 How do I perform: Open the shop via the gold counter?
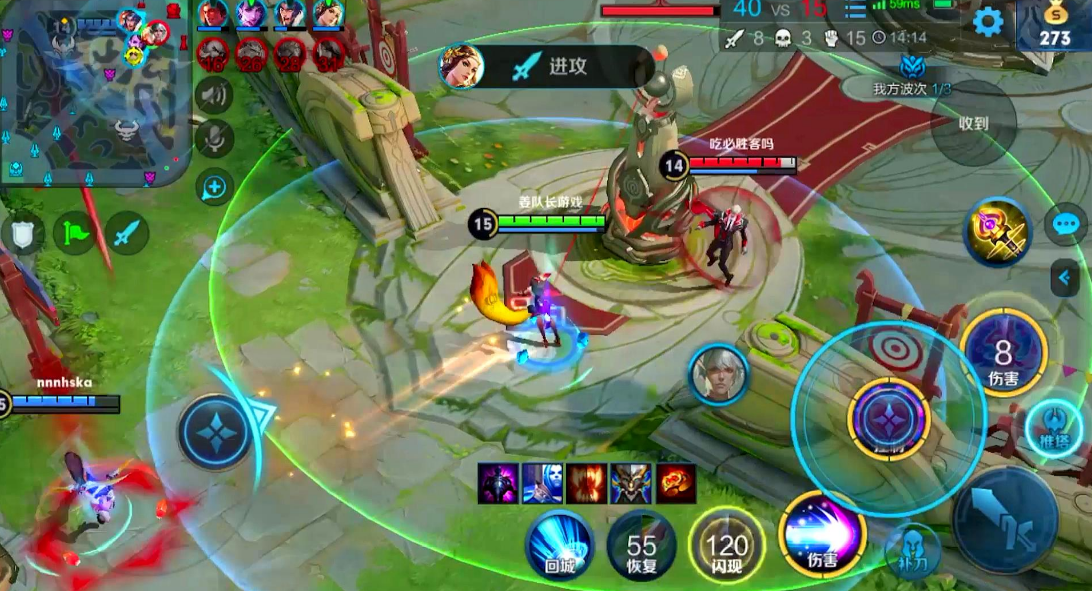tap(1054, 27)
